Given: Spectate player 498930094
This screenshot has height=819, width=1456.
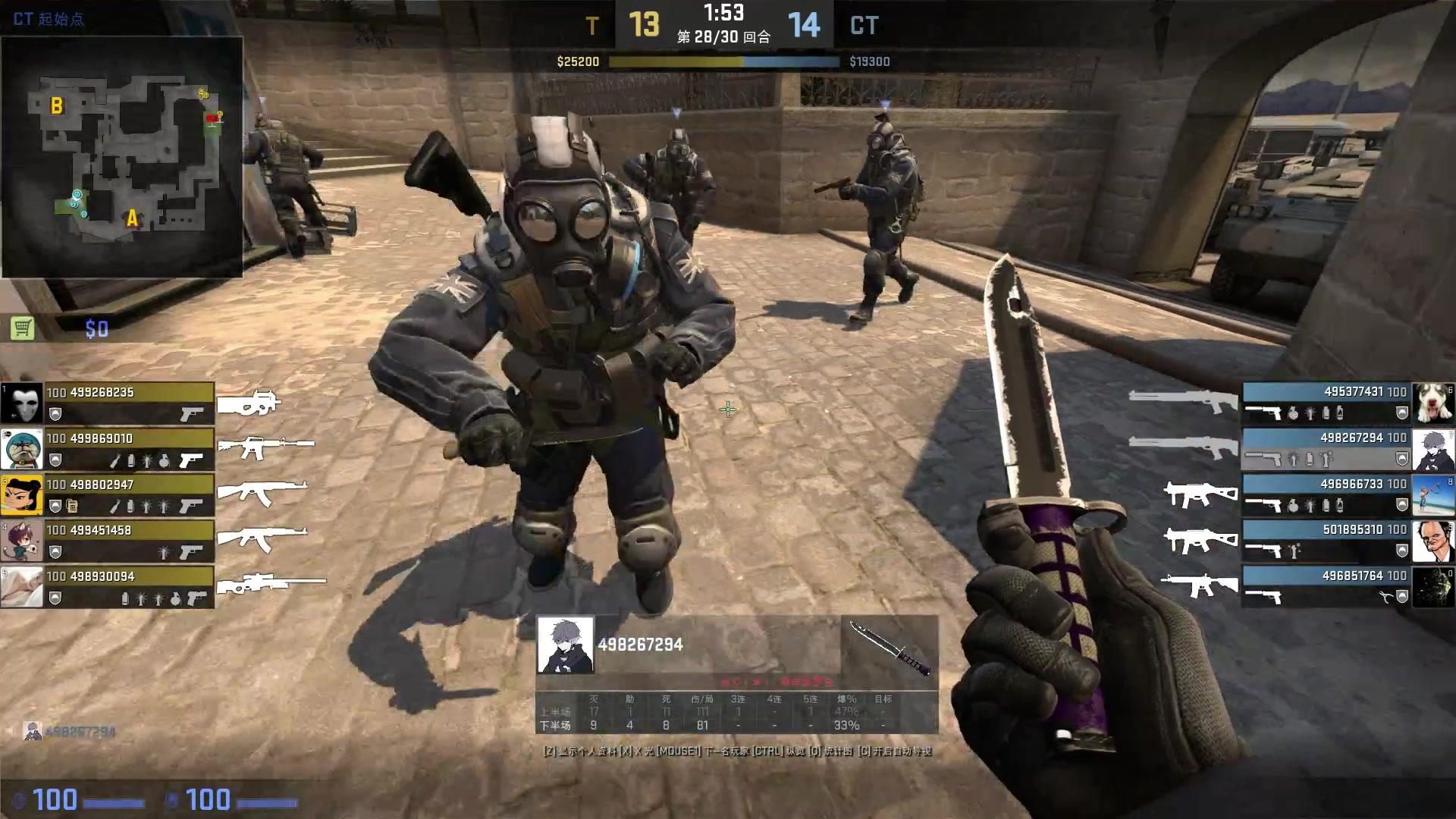Looking at the screenshot, I should 129,587.
